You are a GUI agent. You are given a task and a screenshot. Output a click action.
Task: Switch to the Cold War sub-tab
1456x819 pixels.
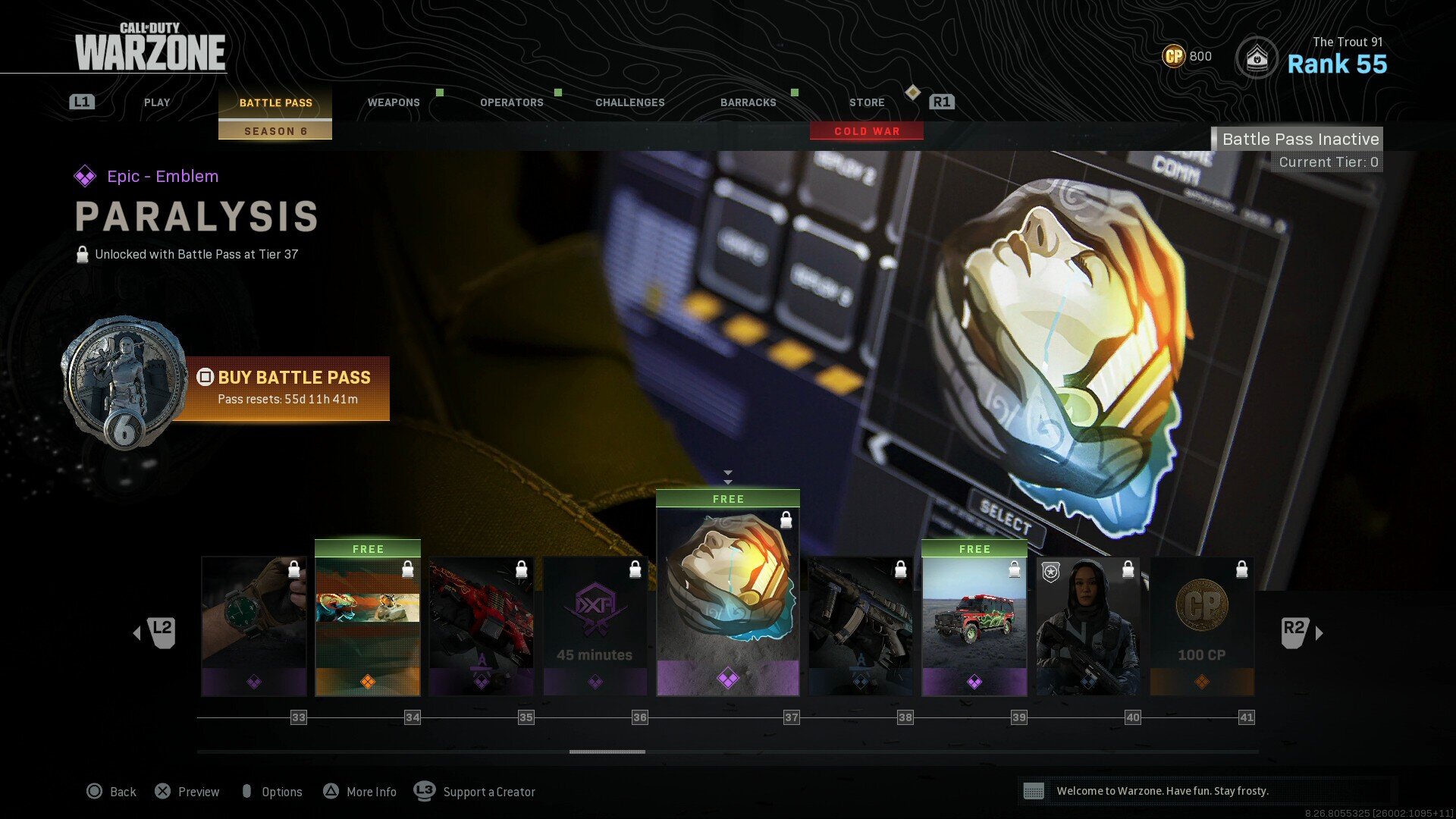click(x=867, y=131)
